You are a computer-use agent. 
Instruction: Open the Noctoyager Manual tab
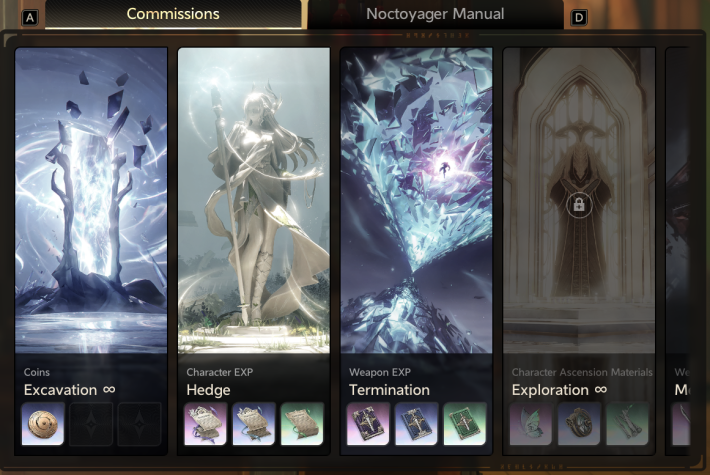[x=435, y=15]
